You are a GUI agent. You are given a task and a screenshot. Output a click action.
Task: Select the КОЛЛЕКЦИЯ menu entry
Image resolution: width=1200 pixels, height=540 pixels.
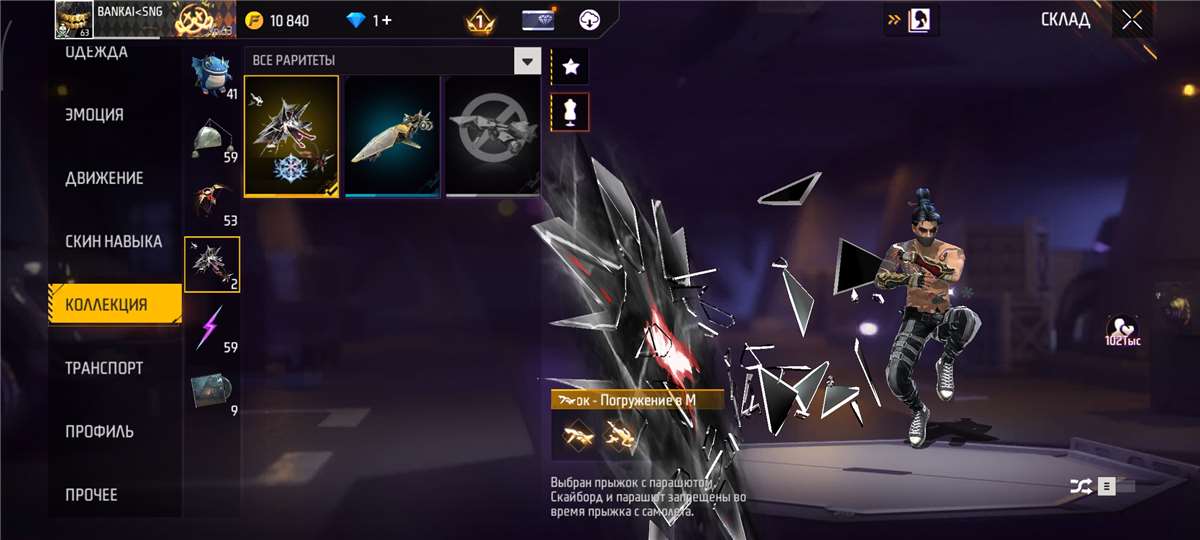106,305
